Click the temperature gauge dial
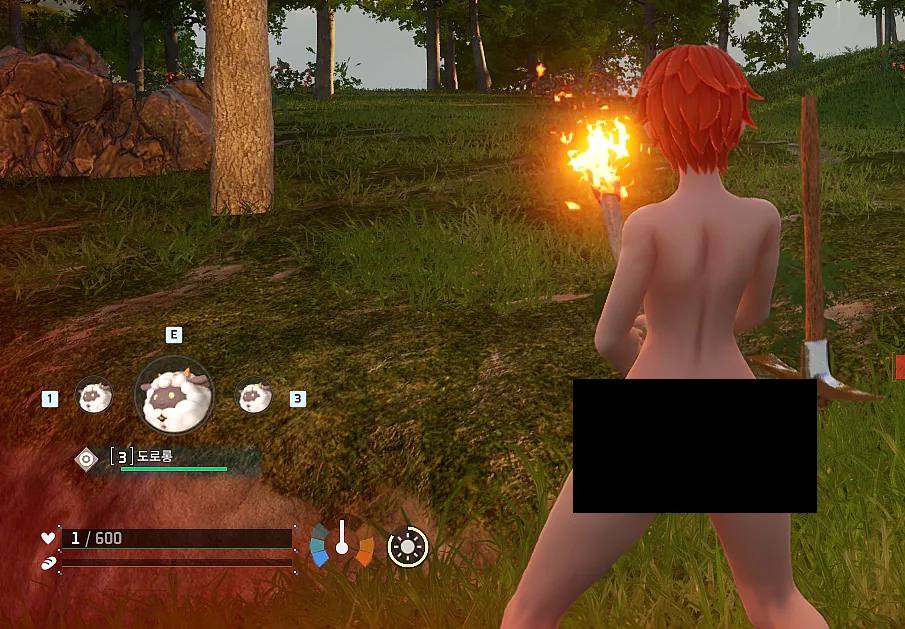 tap(342, 543)
